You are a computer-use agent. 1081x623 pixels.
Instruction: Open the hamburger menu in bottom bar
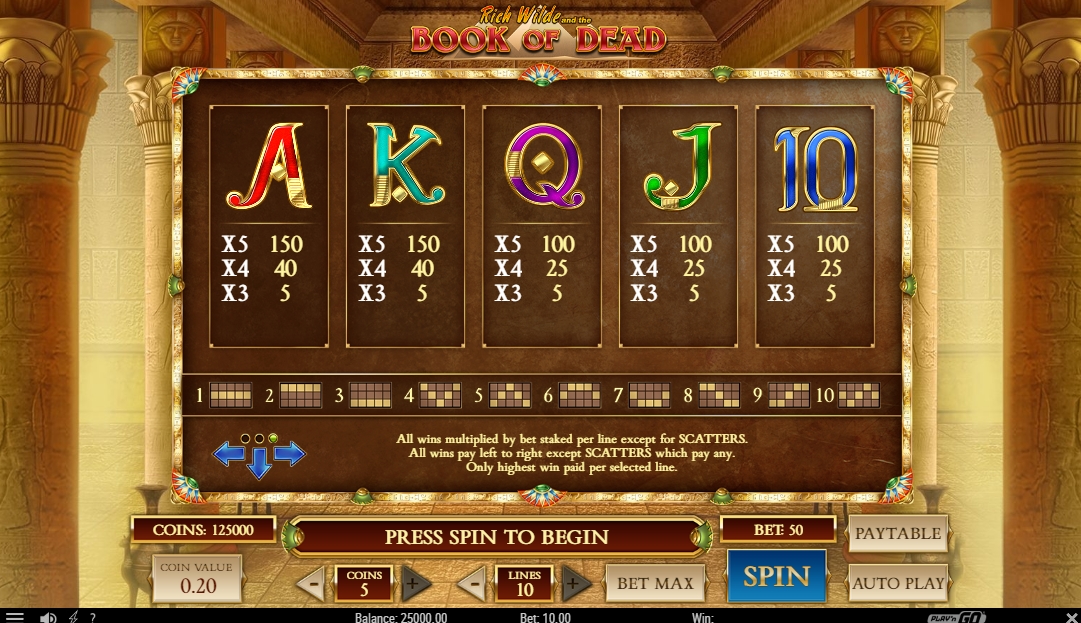pyautogui.click(x=14, y=617)
